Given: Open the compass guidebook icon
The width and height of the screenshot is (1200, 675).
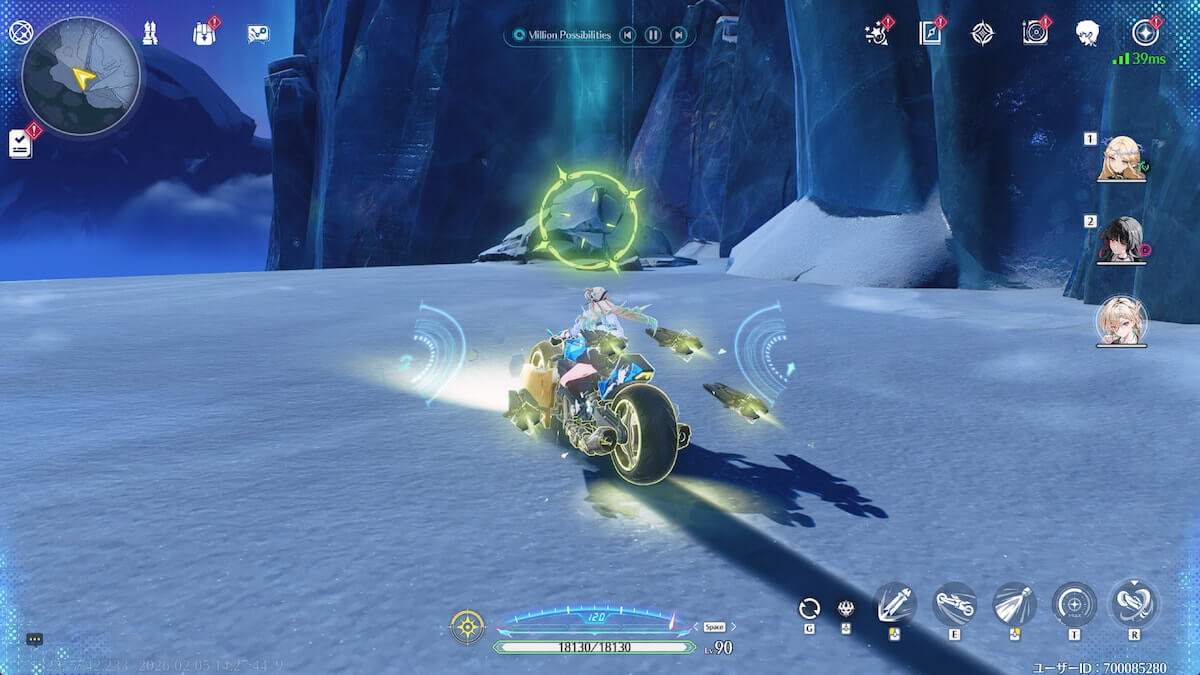Looking at the screenshot, I should click(931, 34).
